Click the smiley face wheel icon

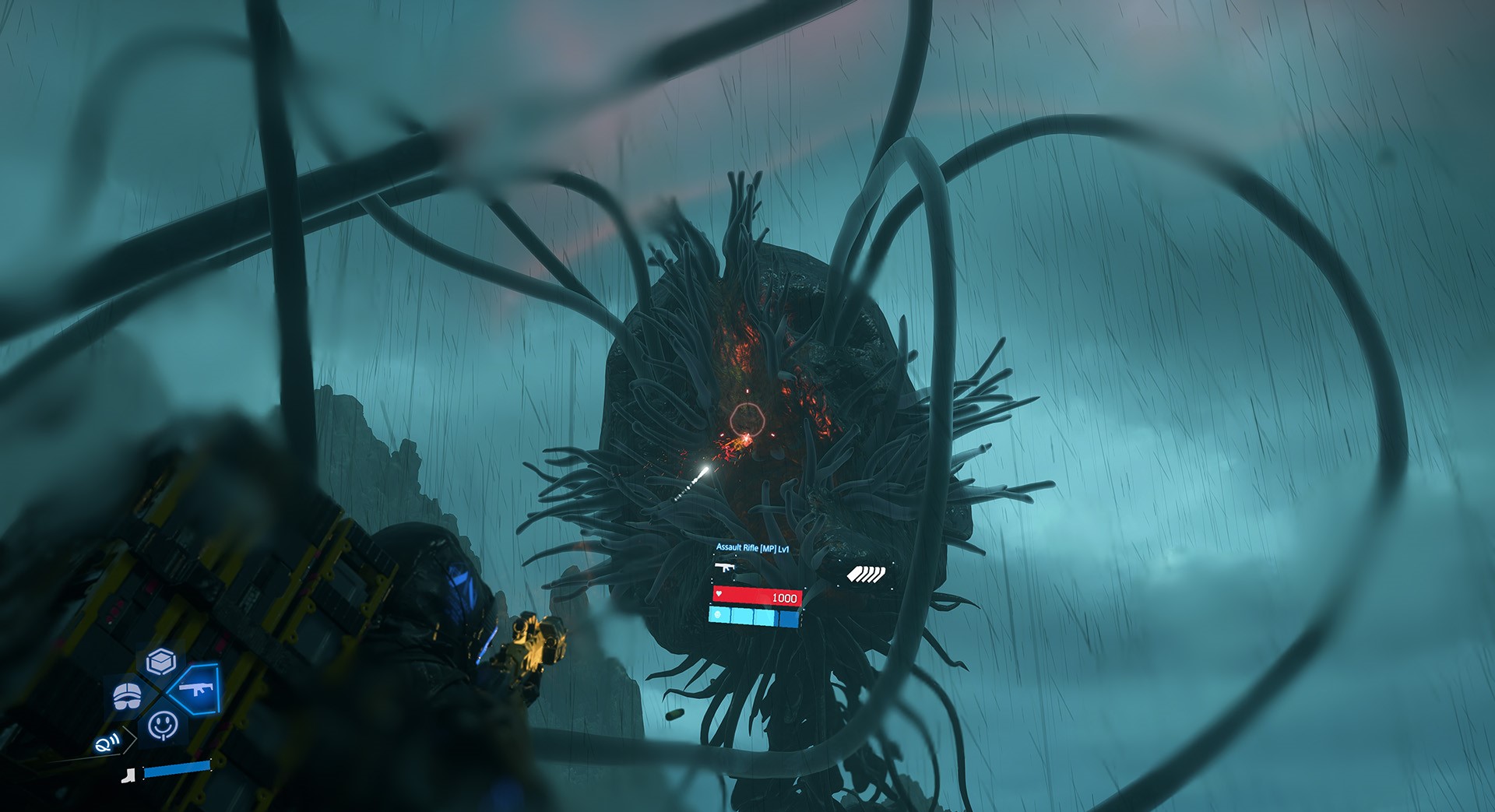[163, 725]
